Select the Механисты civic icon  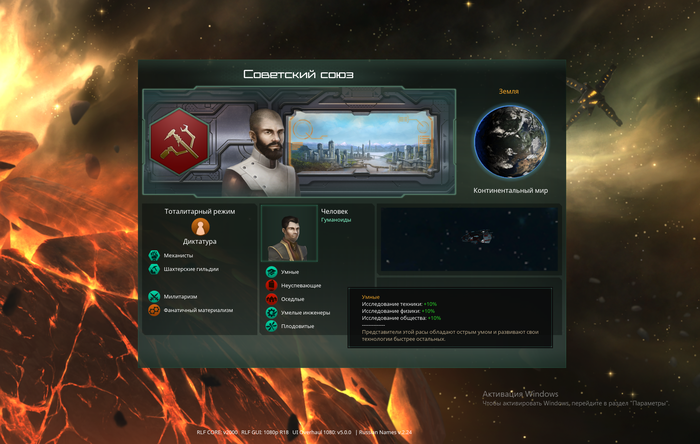click(x=154, y=255)
